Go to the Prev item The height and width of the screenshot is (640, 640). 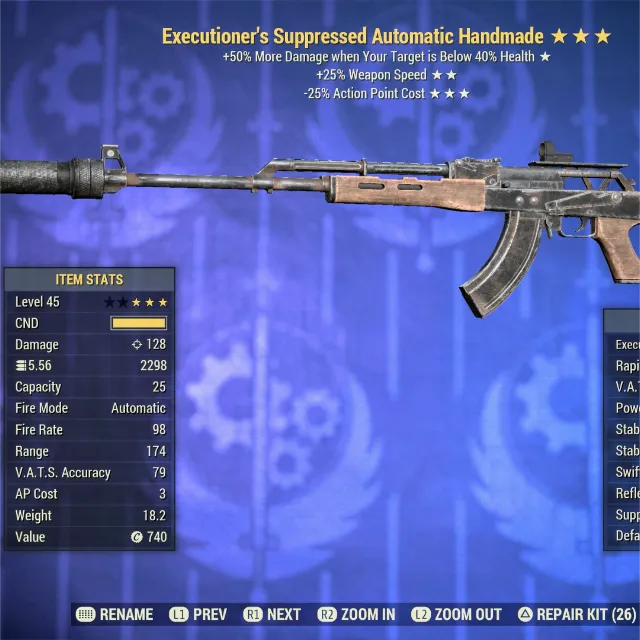pyautogui.click(x=198, y=614)
